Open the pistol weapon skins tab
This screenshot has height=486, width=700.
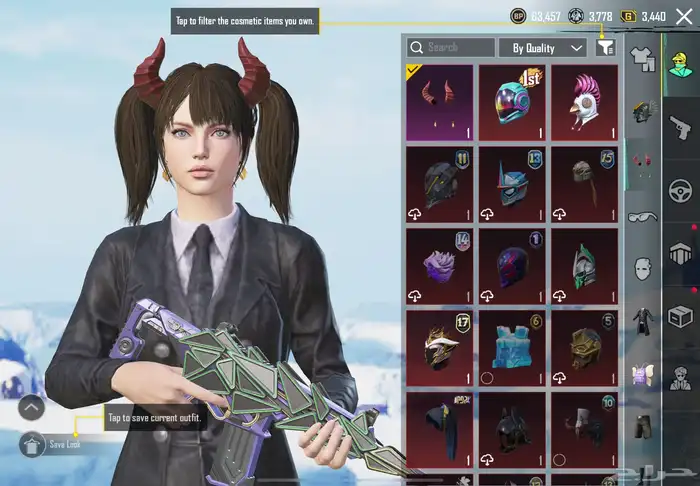click(681, 127)
